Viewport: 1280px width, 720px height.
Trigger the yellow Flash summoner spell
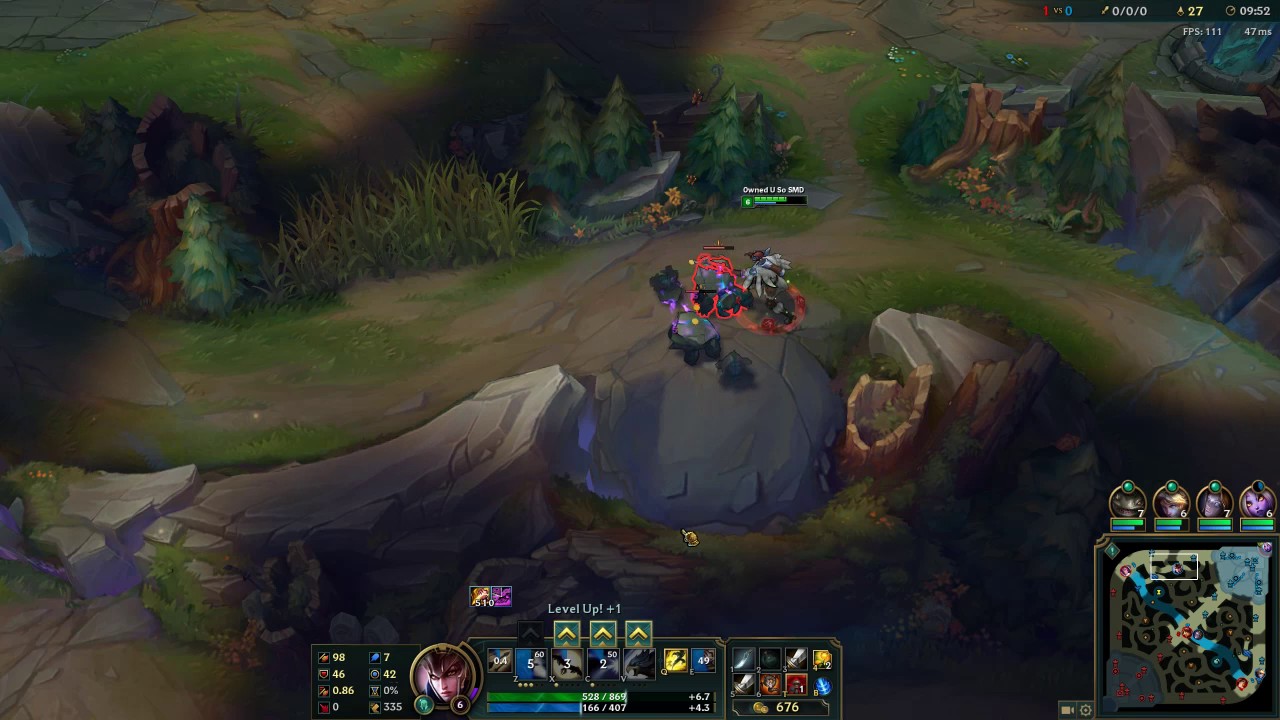tap(676, 661)
